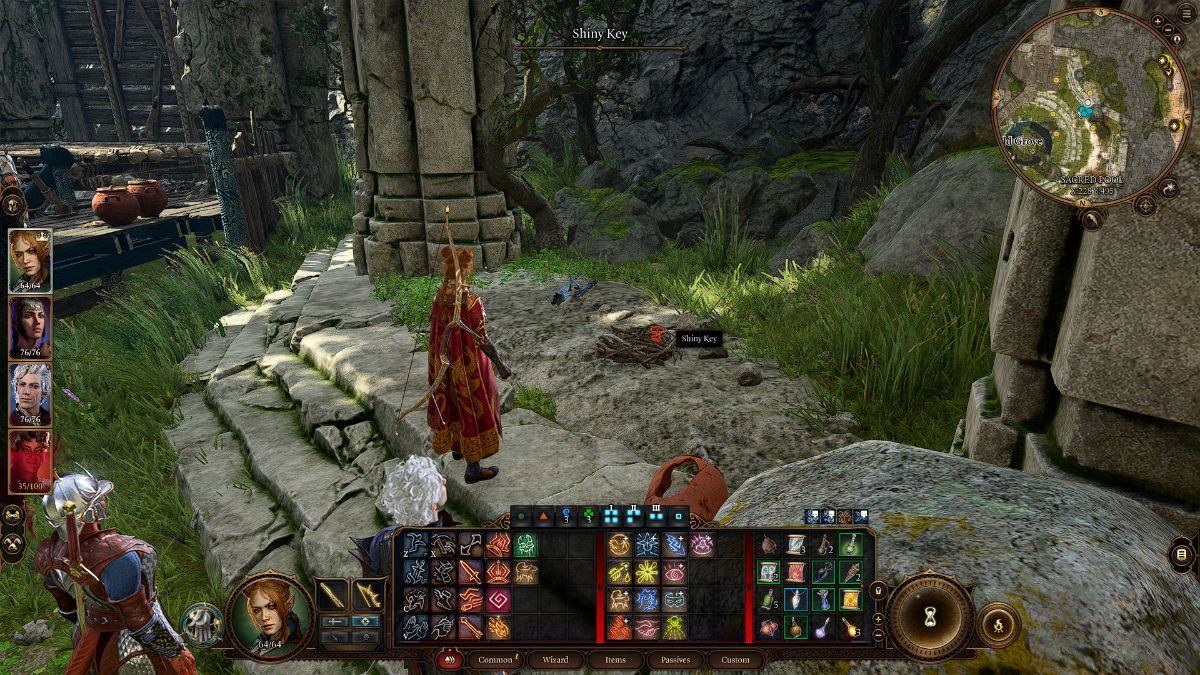
Task: Open the Wizard hotbar tab
Action: coord(555,660)
